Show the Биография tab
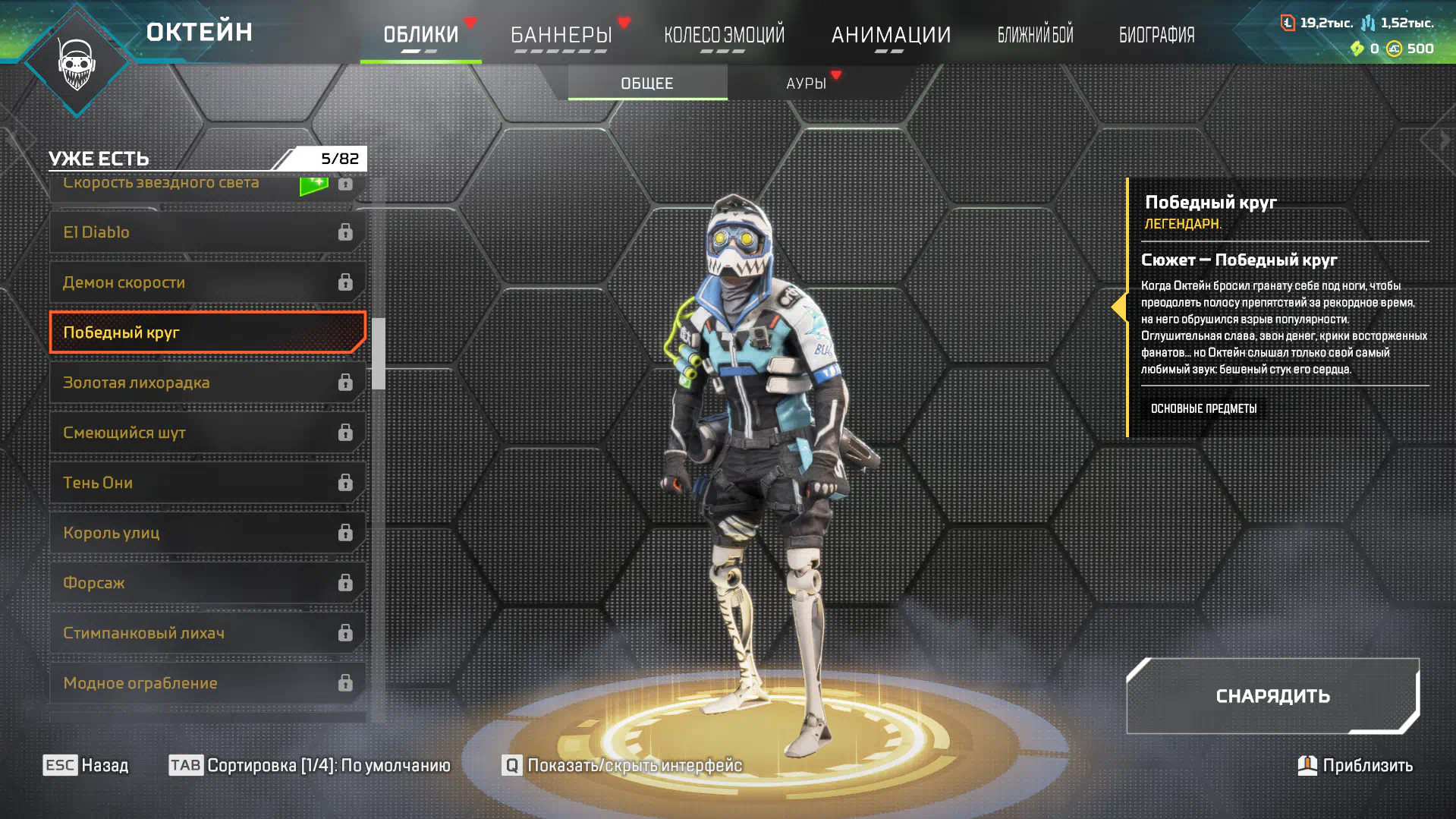This screenshot has width=1456, height=819. (1156, 35)
